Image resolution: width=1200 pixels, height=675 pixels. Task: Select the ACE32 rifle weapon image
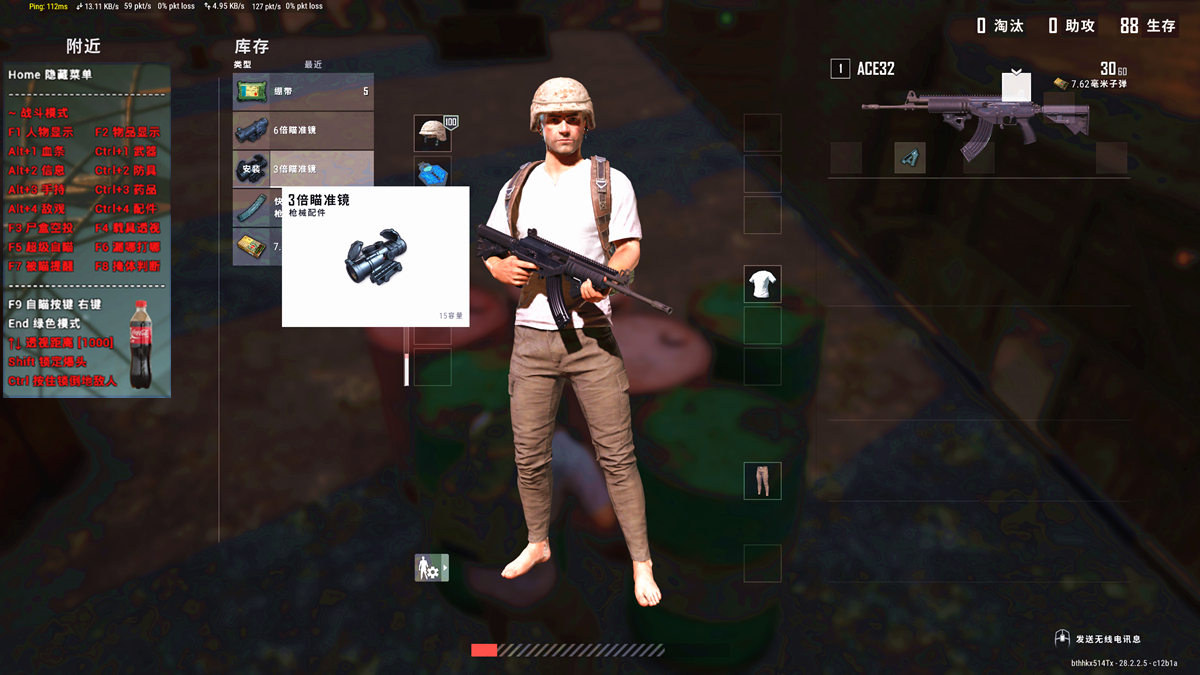tap(975, 122)
